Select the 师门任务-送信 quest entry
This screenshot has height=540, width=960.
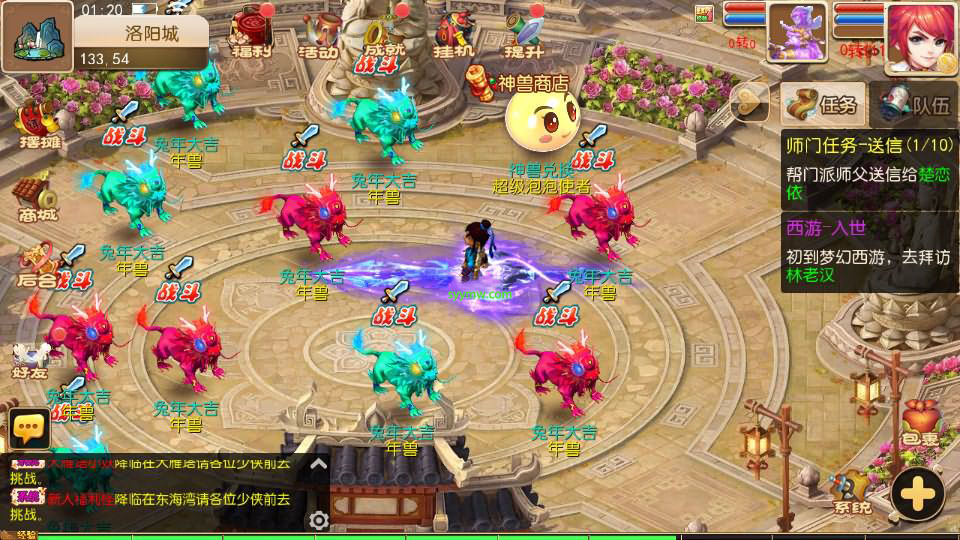point(866,169)
